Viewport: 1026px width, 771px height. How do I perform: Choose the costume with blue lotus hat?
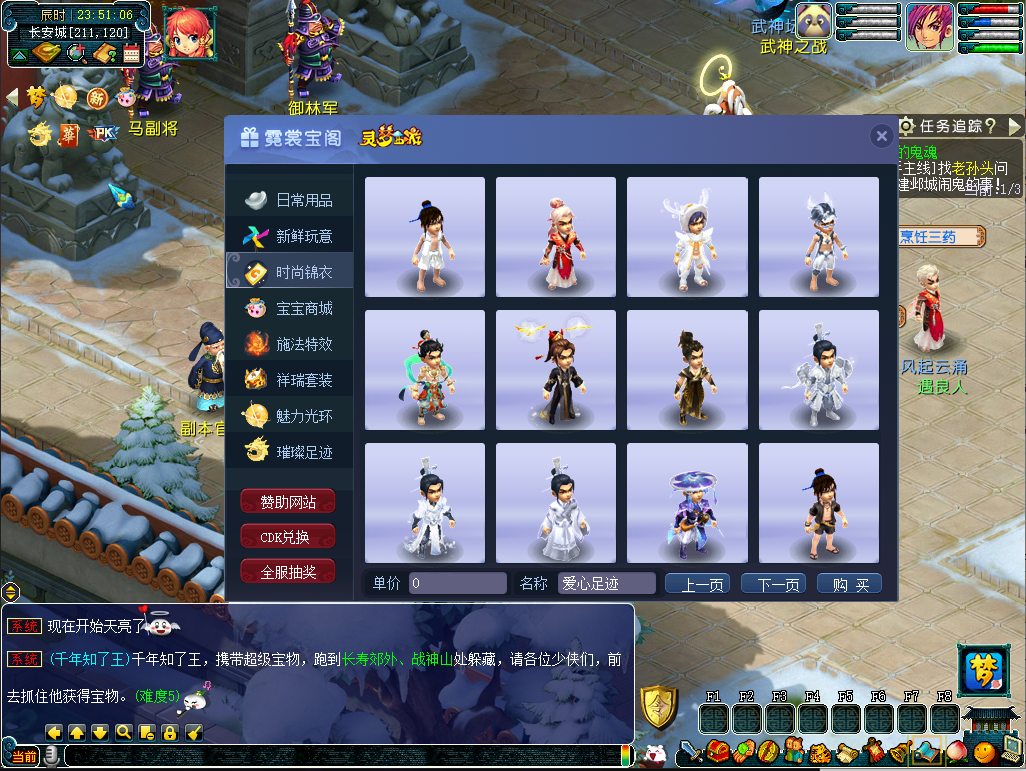pos(687,503)
